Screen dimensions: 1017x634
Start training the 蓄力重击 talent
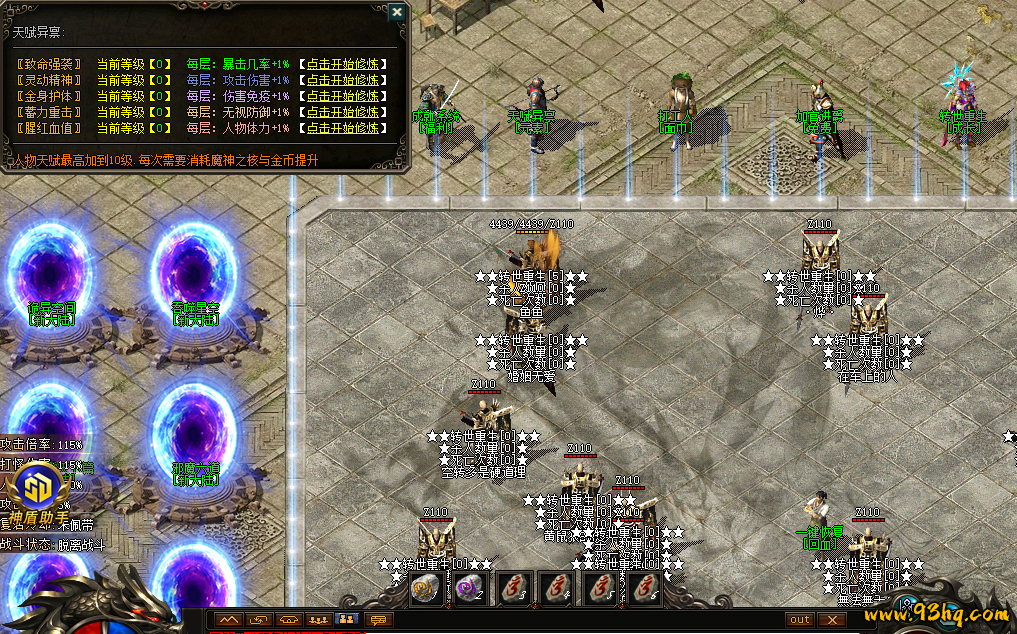point(343,112)
